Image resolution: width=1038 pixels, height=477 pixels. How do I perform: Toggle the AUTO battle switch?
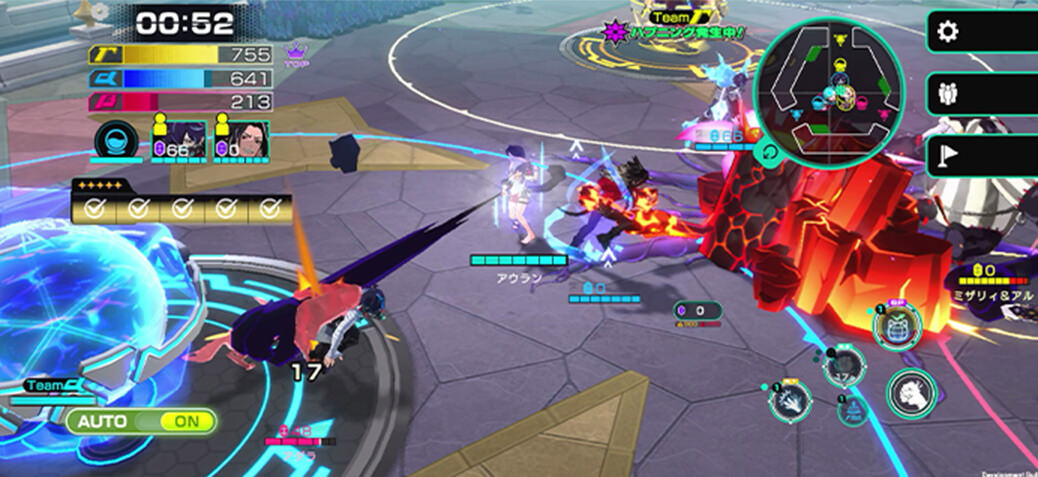point(142,421)
